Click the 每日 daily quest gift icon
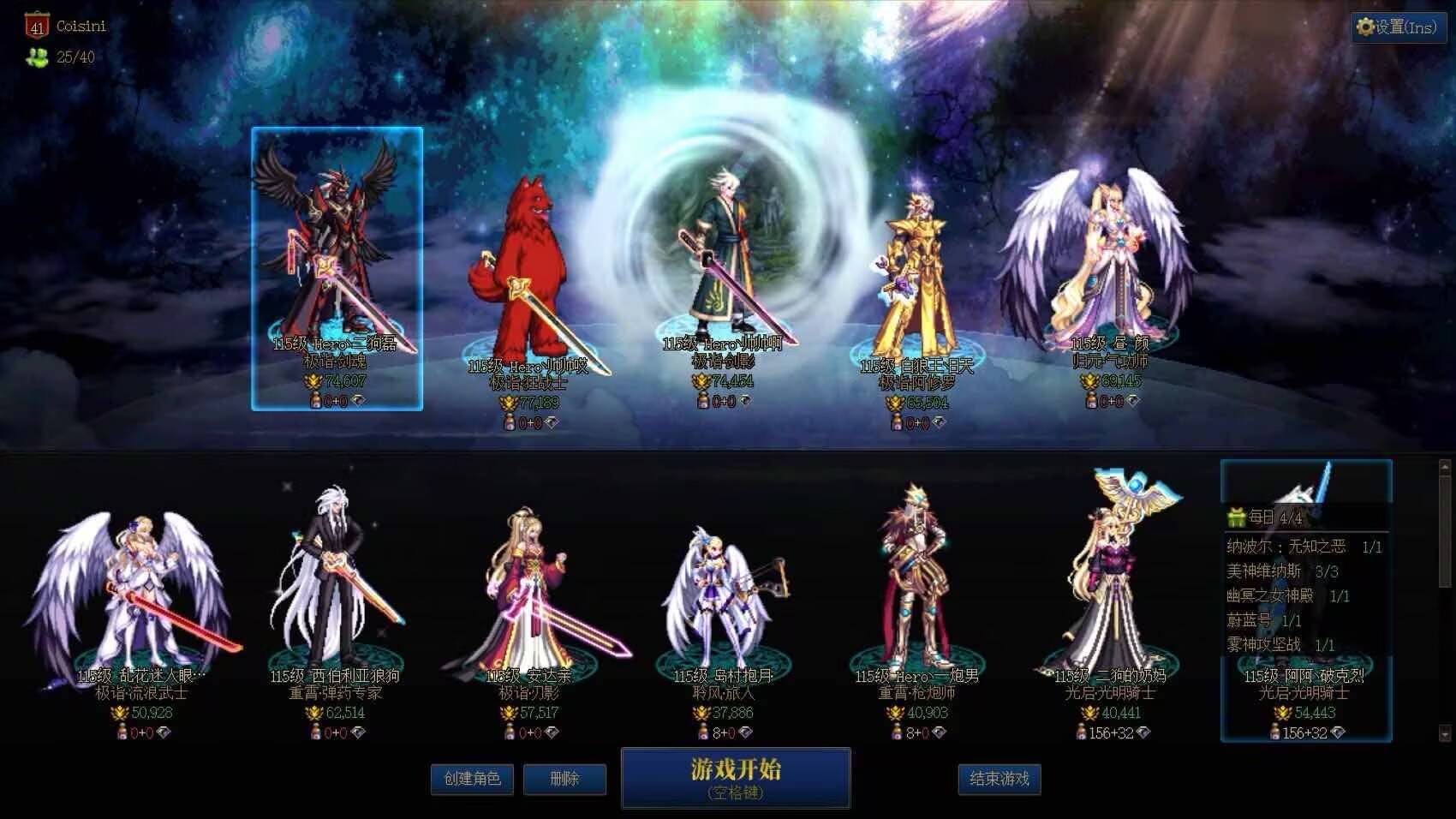This screenshot has width=1456, height=819. pyautogui.click(x=1235, y=516)
